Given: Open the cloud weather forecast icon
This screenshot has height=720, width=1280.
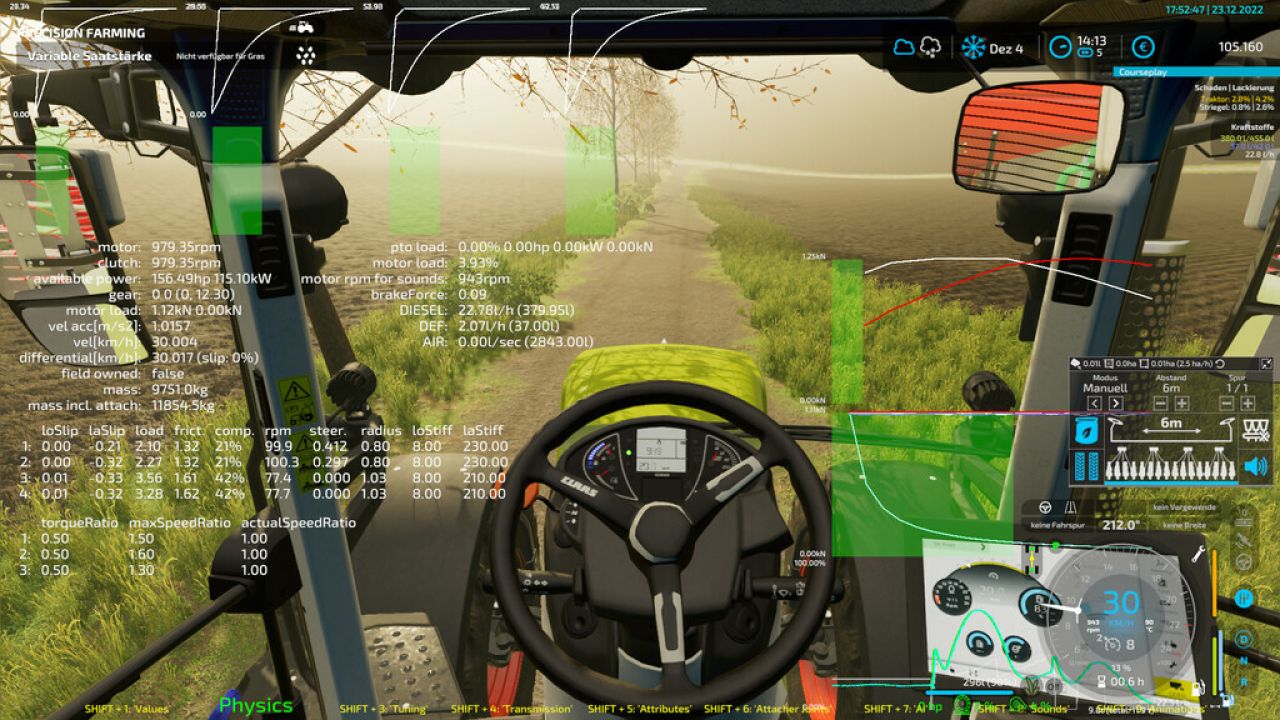Looking at the screenshot, I should (x=904, y=47).
